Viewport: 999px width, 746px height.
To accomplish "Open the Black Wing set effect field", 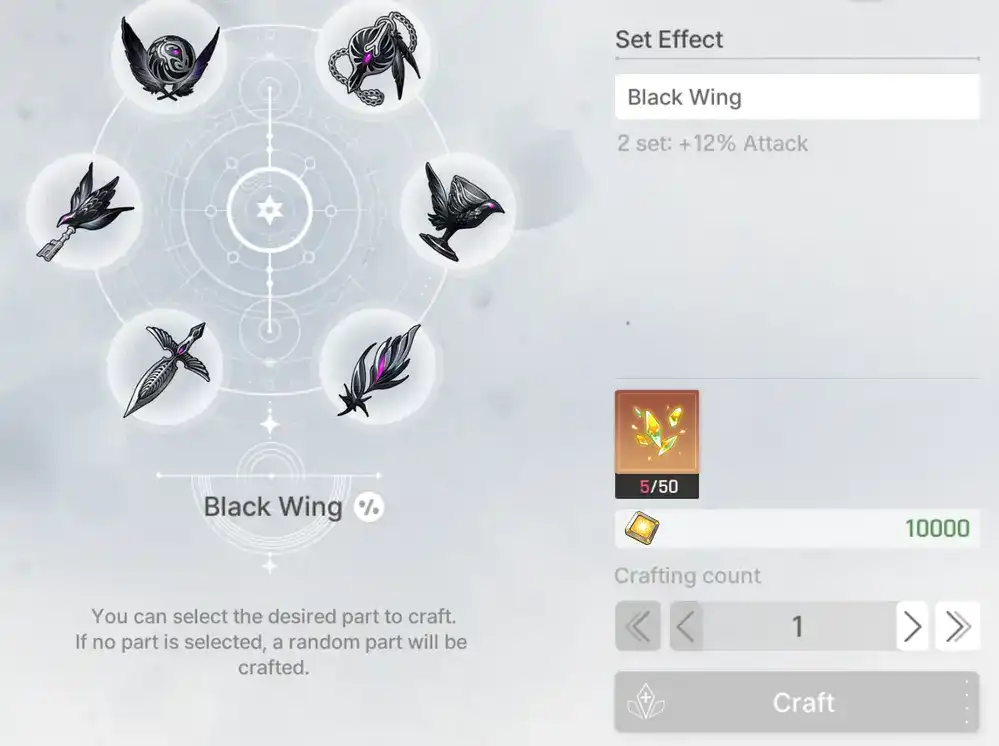I will (796, 97).
